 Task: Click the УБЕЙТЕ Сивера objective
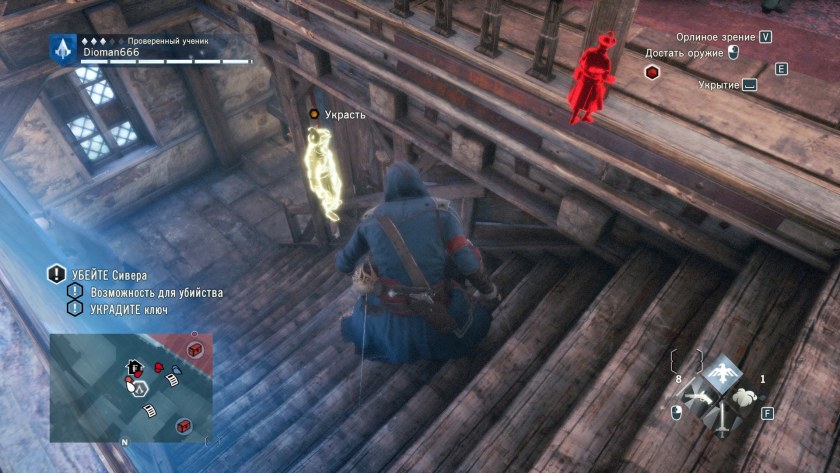tap(108, 275)
